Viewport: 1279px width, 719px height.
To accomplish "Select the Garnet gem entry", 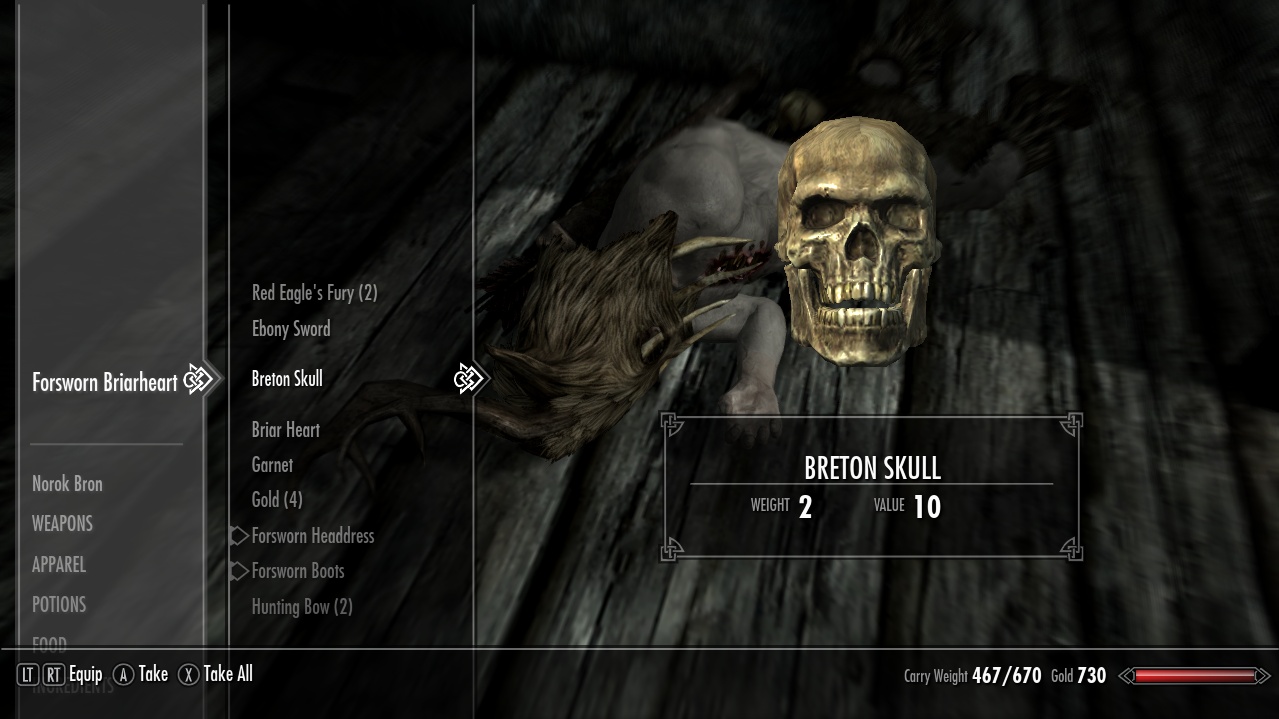I will pos(272,465).
